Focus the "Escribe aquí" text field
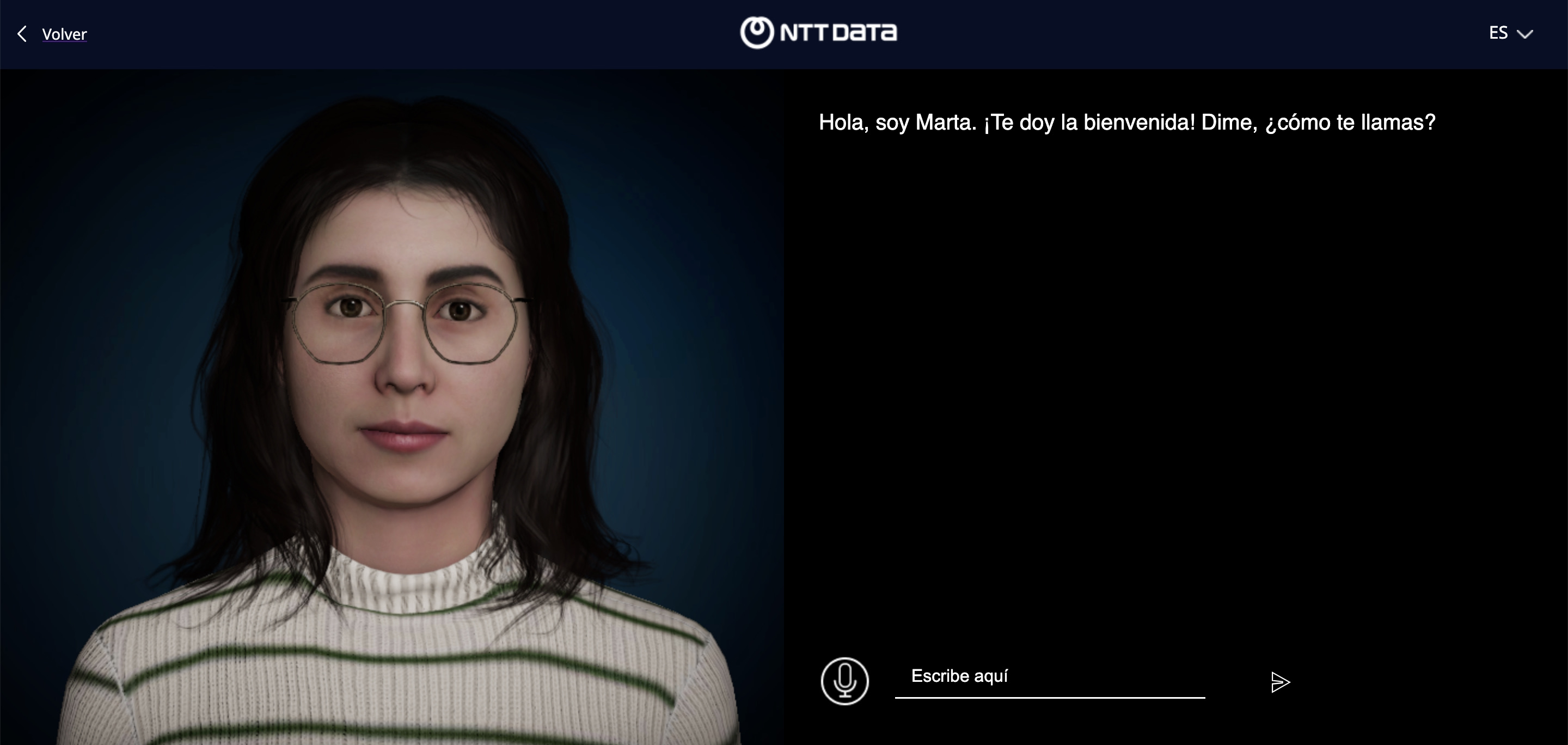The height and width of the screenshot is (745, 1568). tap(1049, 677)
